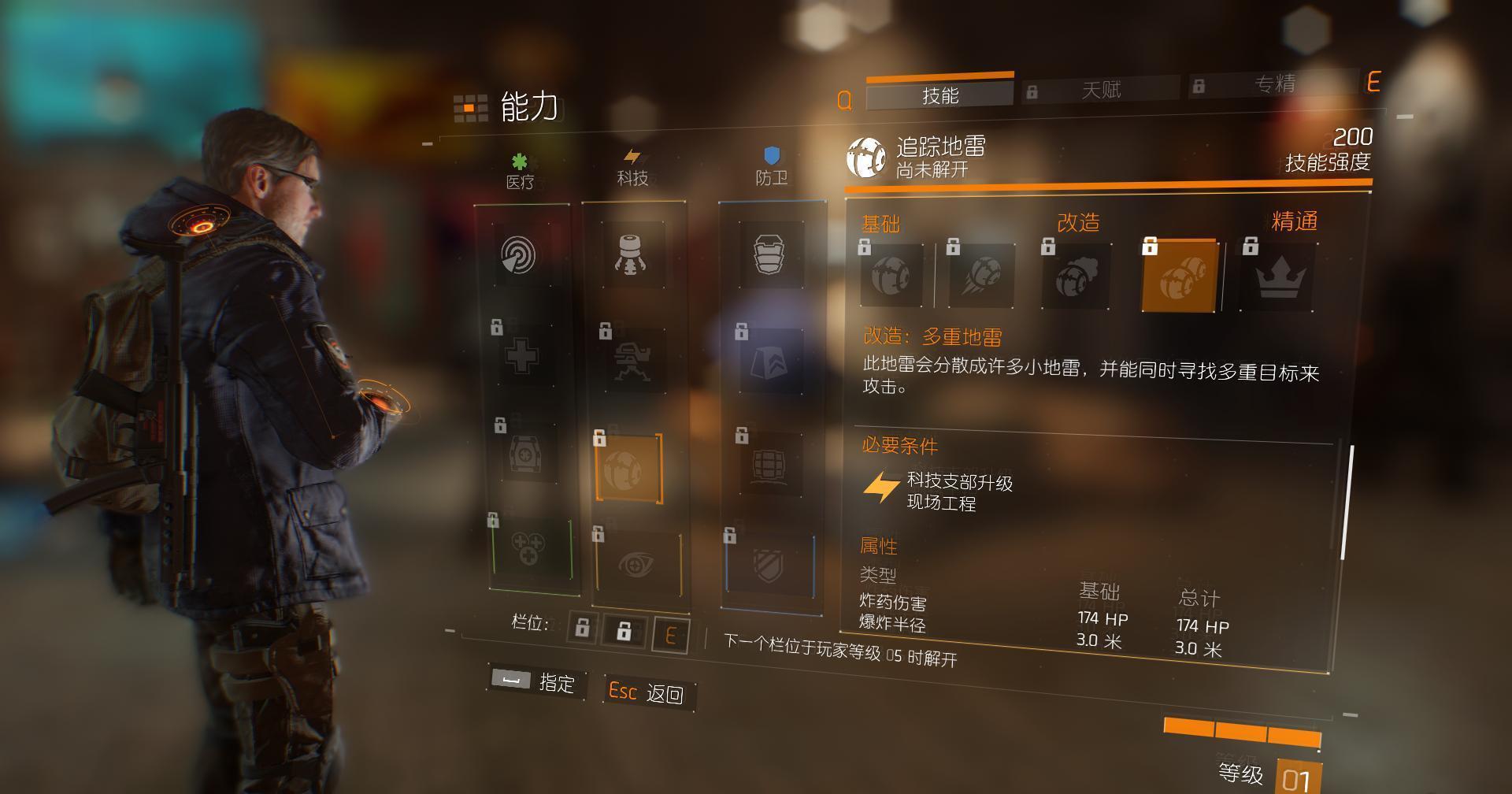Expand the 医疗 skill category column
The width and height of the screenshot is (1512, 794).
[520, 180]
